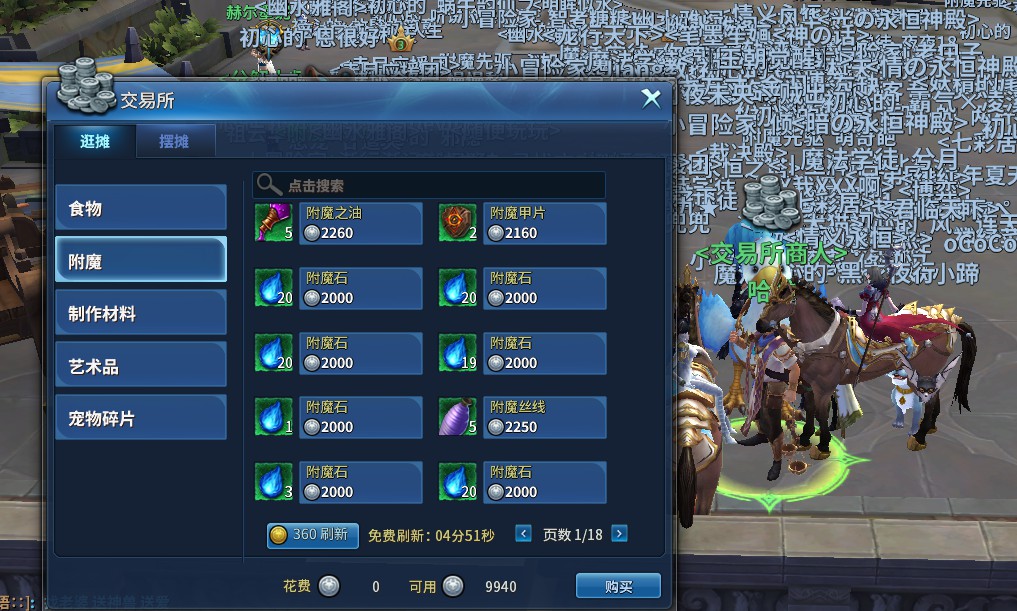This screenshot has width=1017, height=611.
Task: Pick the 附魔石 listing with quantity 19
Action: click(522, 353)
